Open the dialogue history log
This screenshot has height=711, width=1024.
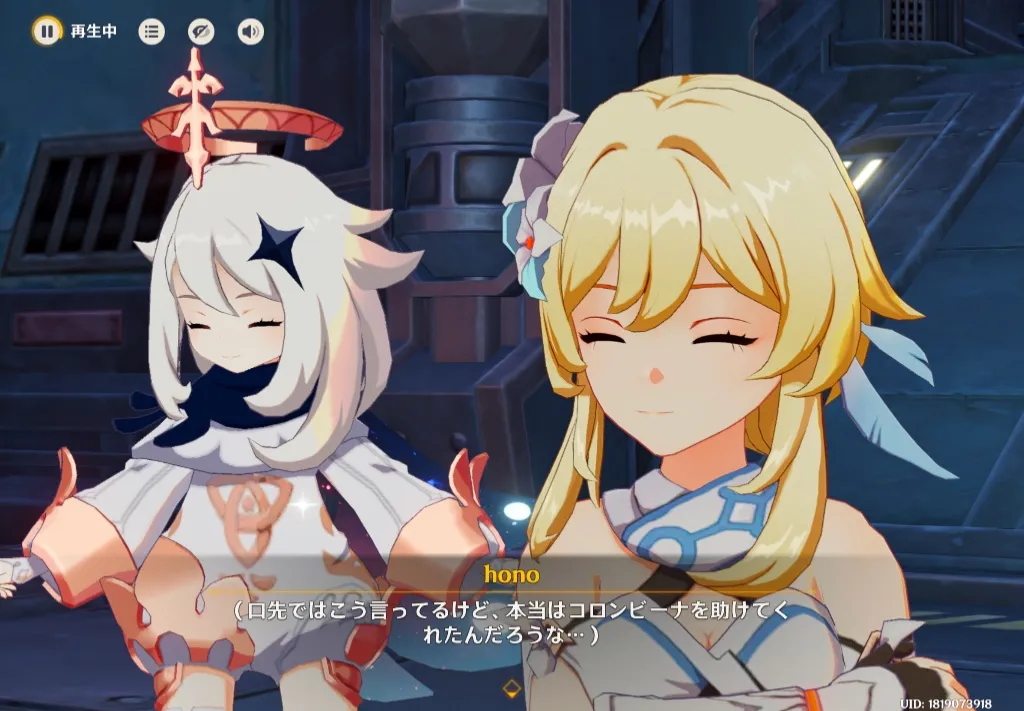tap(151, 31)
